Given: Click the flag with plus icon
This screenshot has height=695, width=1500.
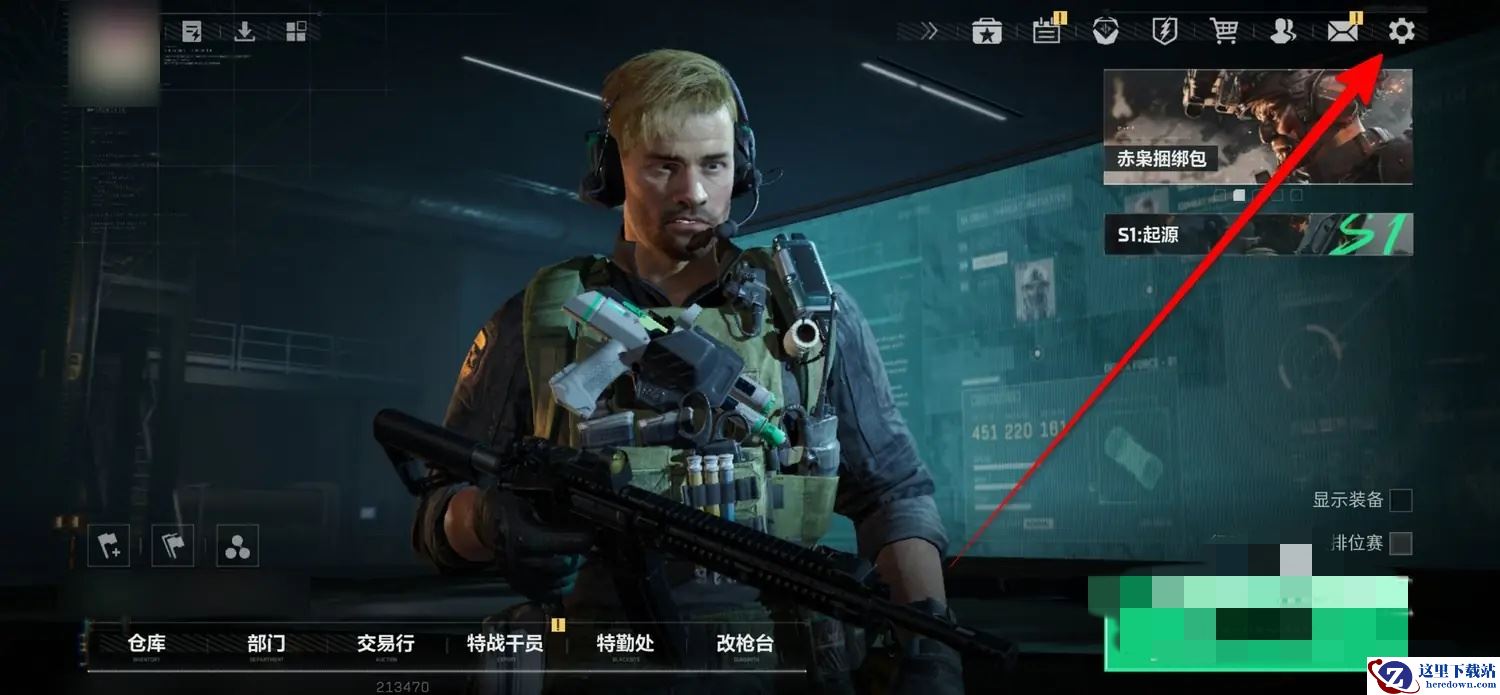Looking at the screenshot, I should 108,546.
